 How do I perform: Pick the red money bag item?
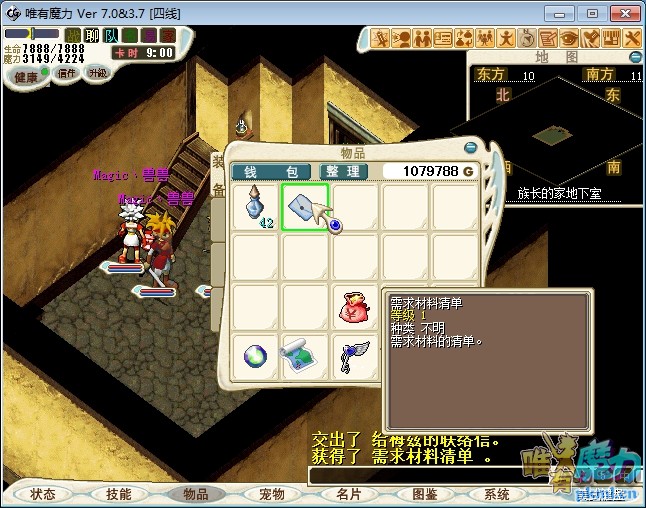coord(355,305)
